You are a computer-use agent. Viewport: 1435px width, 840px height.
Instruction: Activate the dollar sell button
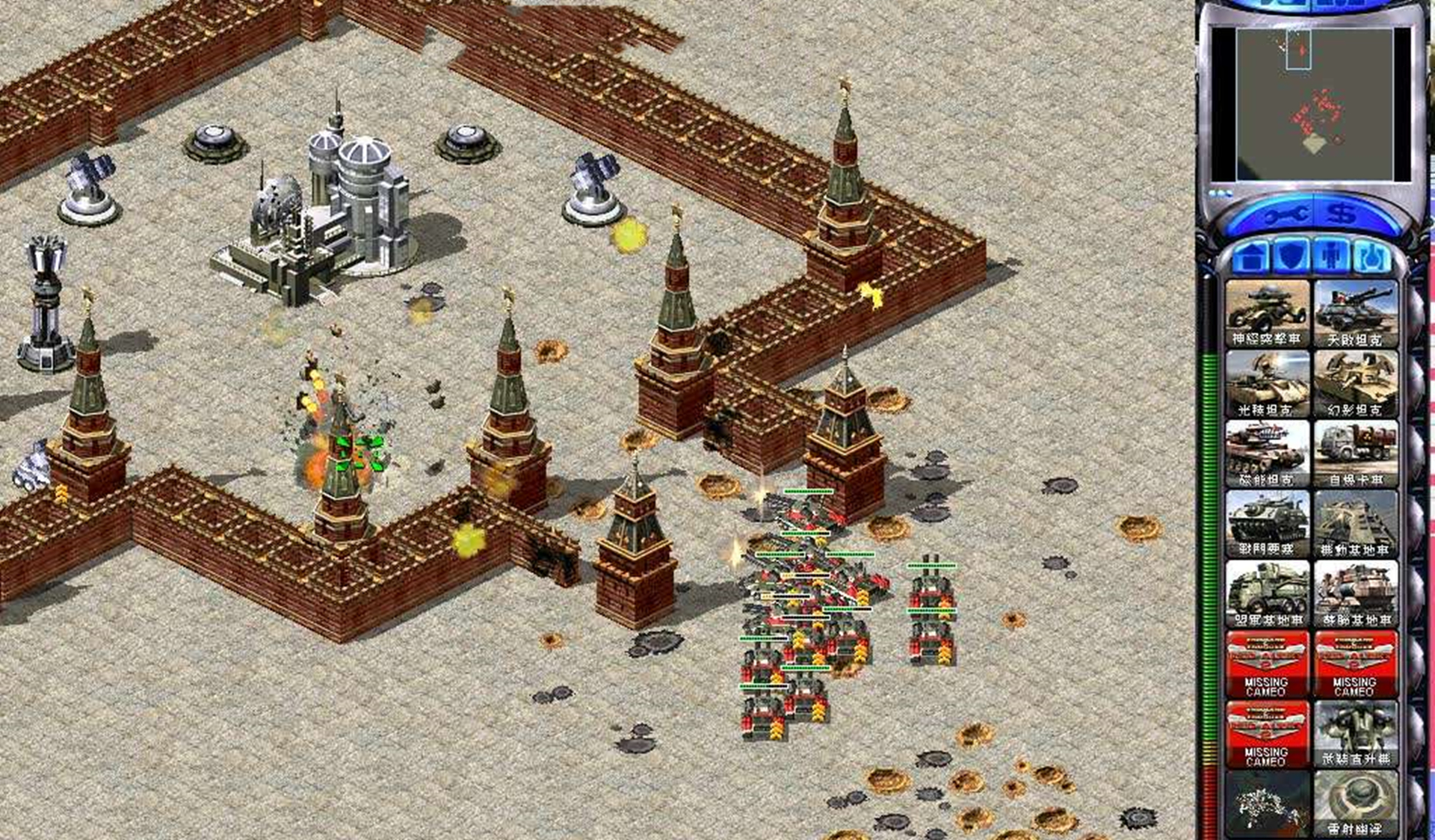click(x=1342, y=216)
